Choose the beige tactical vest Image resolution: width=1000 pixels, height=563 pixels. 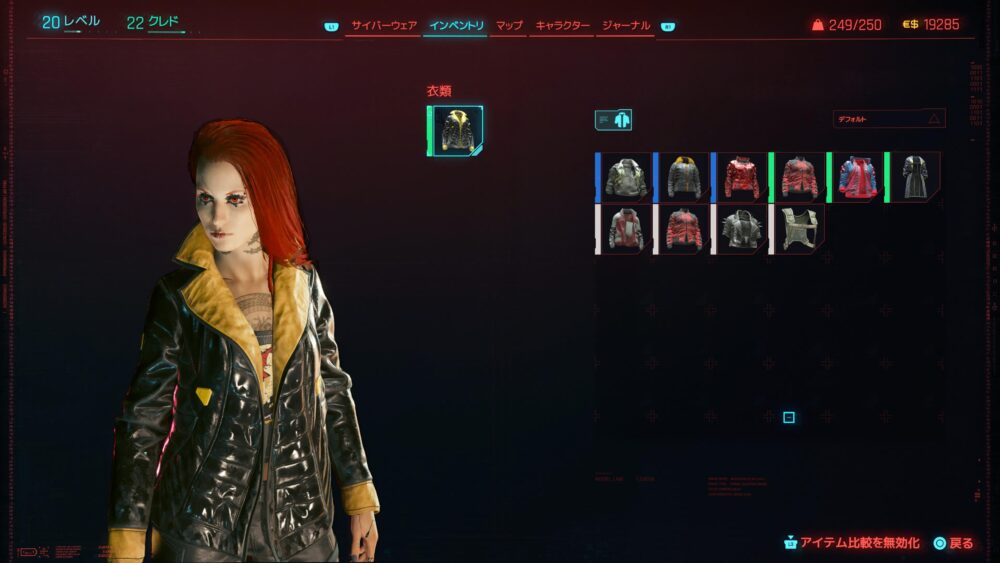tap(800, 229)
